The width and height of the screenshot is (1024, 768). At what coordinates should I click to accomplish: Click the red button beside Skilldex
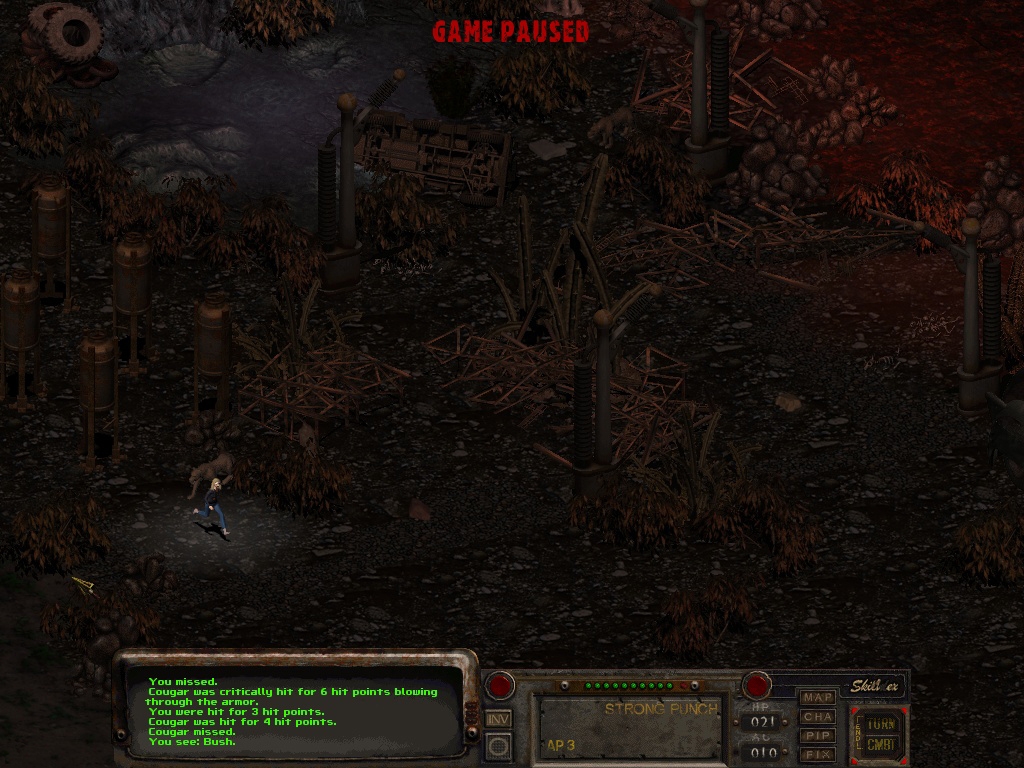click(x=757, y=685)
